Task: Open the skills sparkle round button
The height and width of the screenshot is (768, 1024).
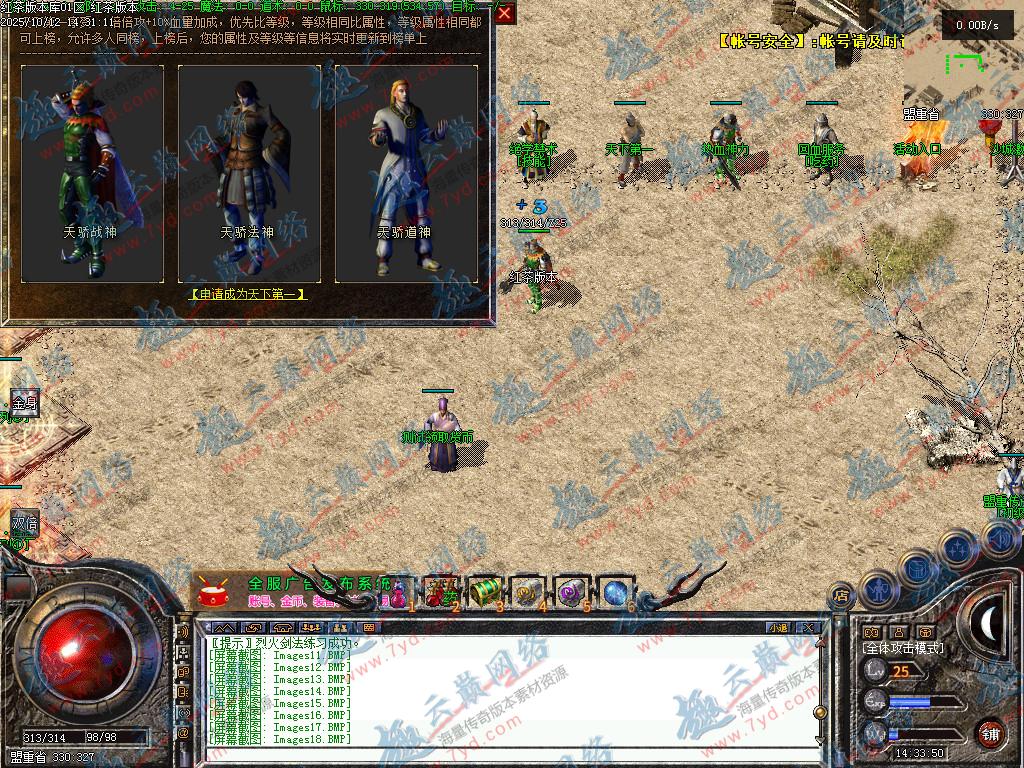Action: click(958, 547)
